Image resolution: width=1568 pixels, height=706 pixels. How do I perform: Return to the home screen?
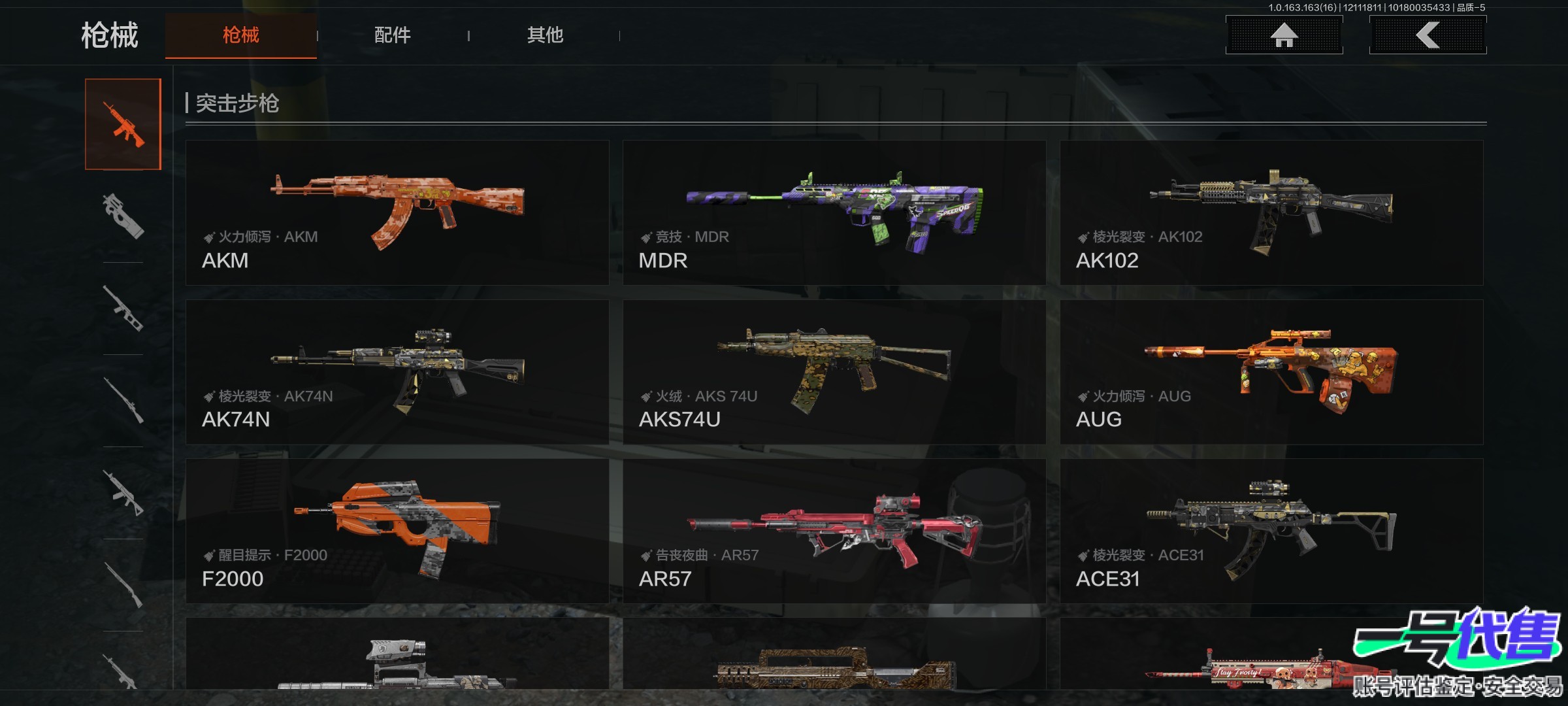pos(1284,35)
